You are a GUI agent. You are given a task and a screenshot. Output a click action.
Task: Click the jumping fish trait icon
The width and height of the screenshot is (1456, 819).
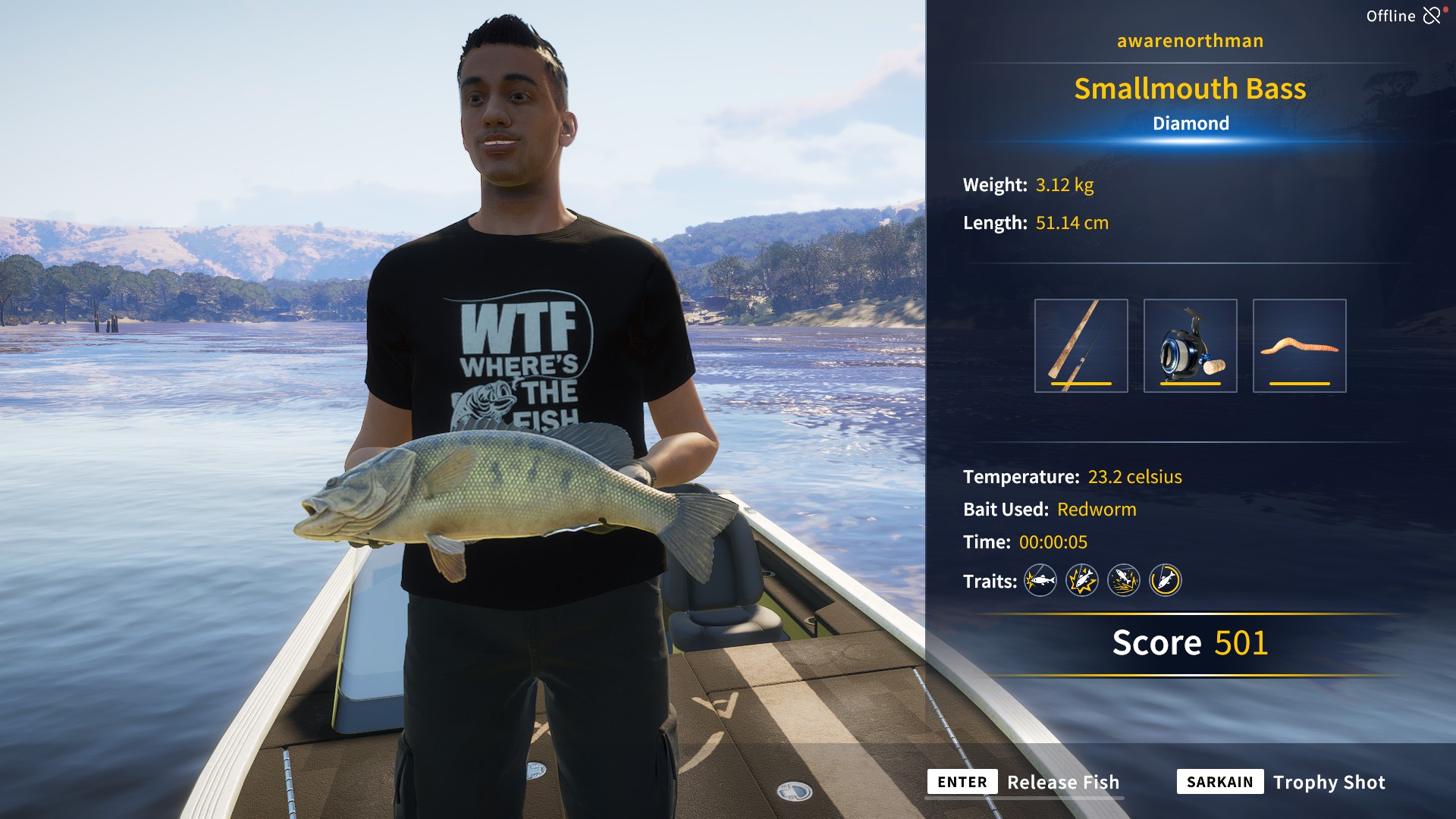(x=1124, y=580)
